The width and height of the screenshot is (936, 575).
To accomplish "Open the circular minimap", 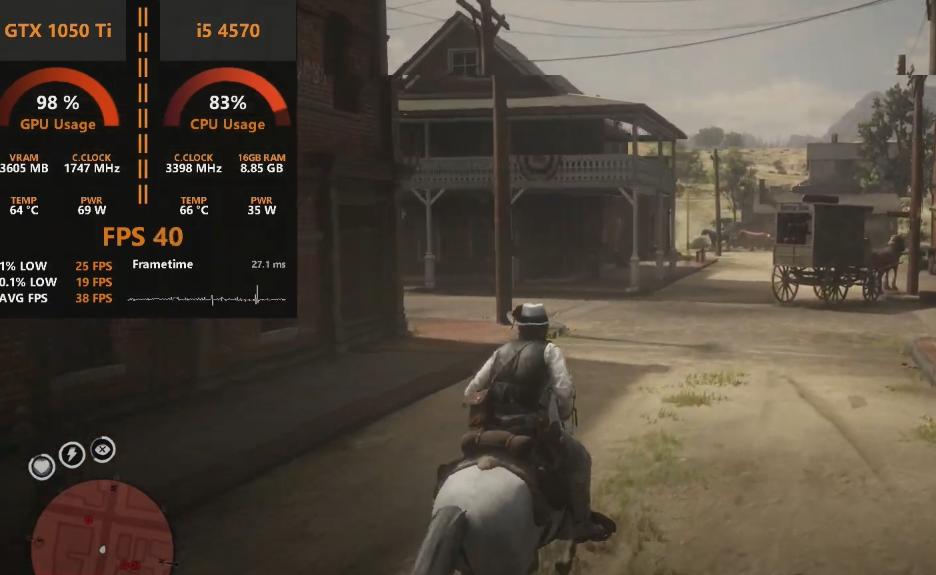I will 102,530.
